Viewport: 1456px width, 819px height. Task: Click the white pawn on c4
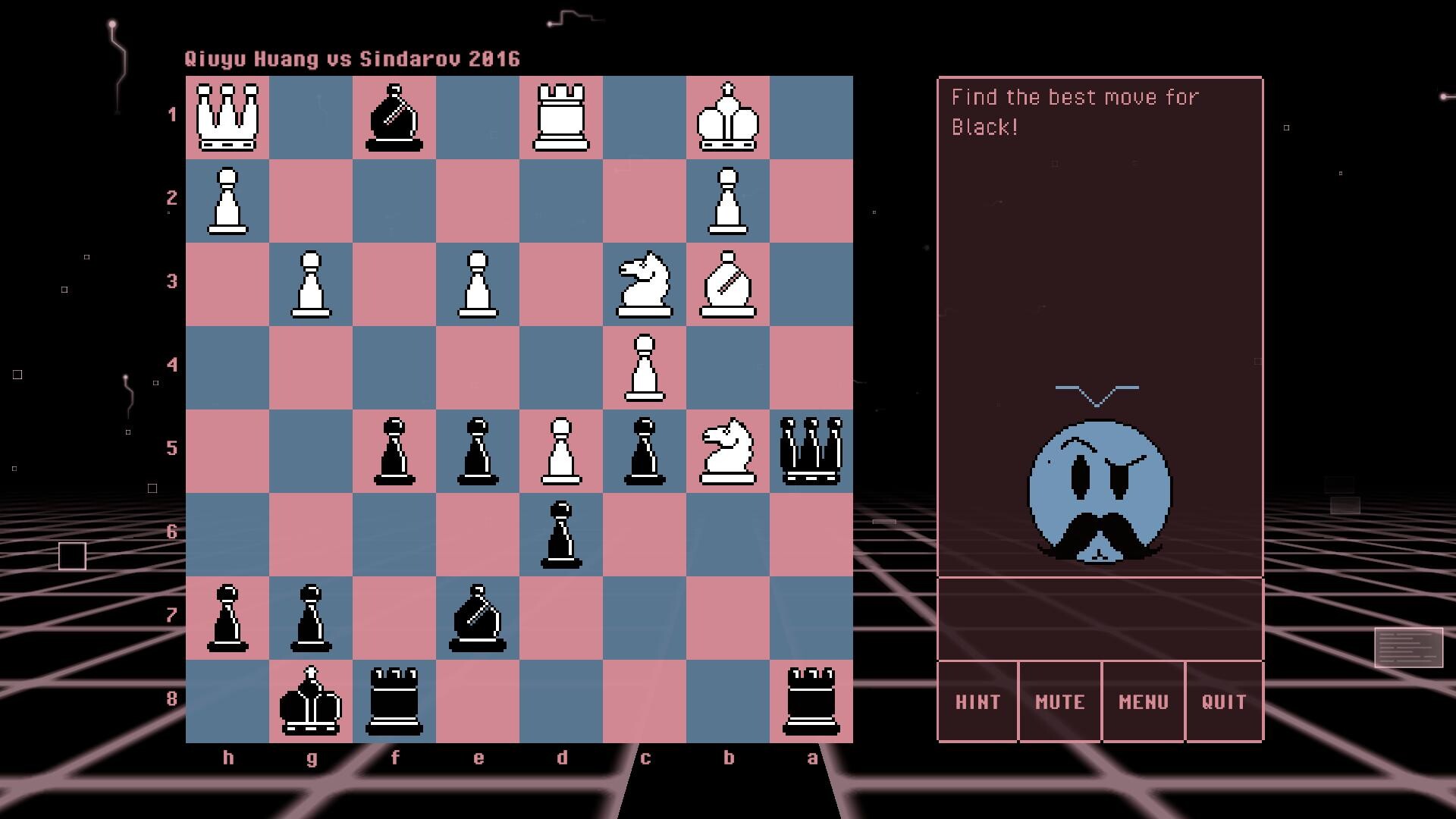[x=645, y=368]
